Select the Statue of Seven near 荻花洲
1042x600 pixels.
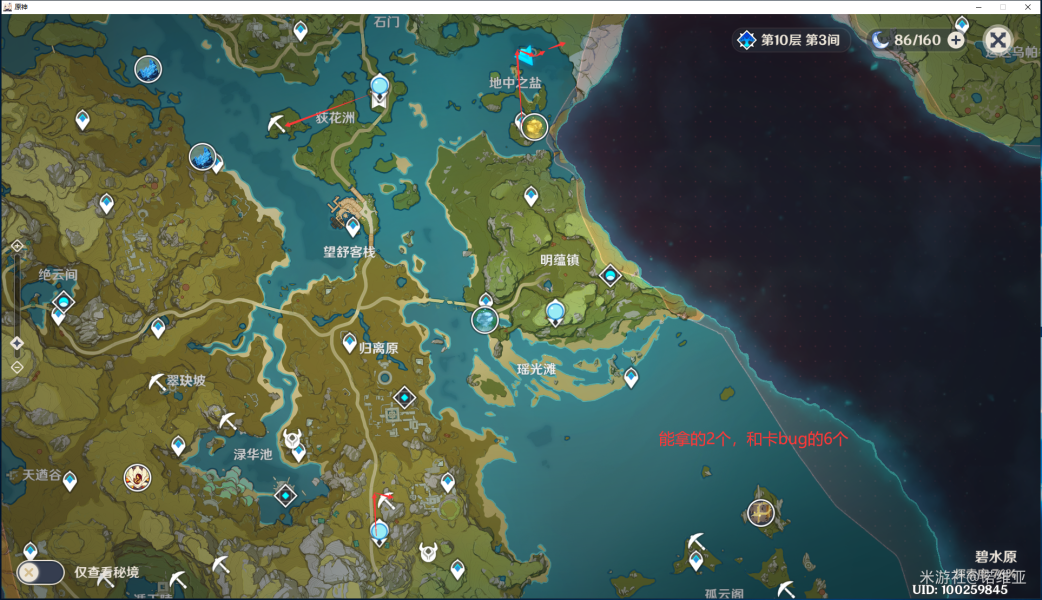[x=379, y=88]
